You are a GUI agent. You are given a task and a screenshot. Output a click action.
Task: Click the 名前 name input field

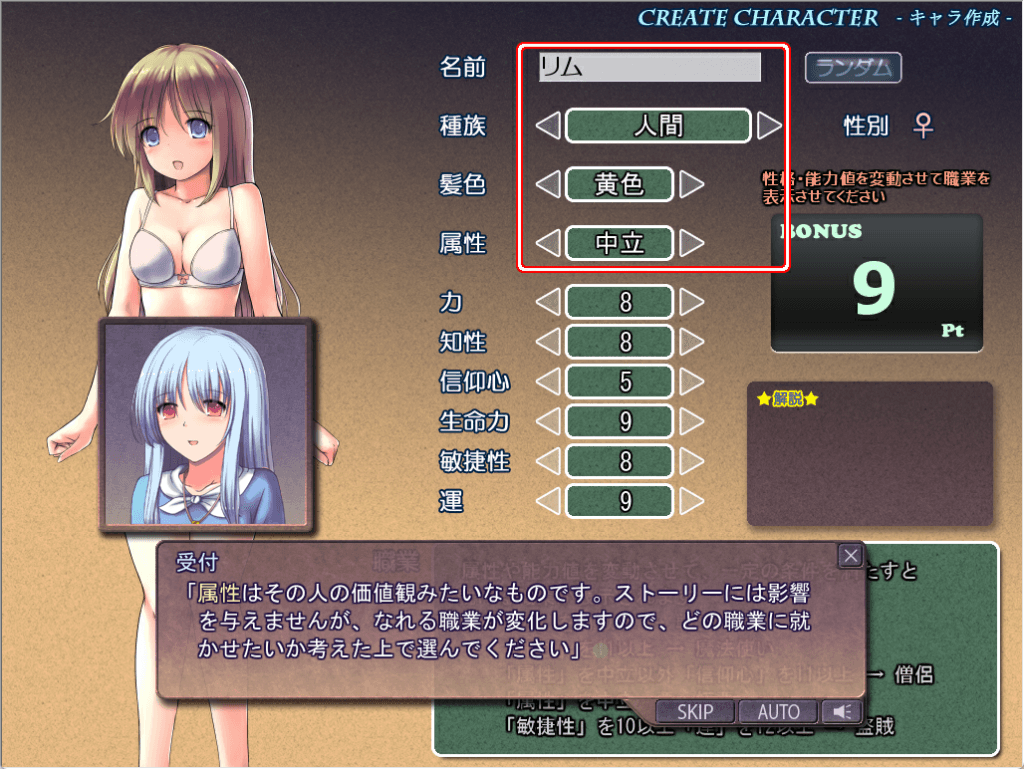click(650, 67)
